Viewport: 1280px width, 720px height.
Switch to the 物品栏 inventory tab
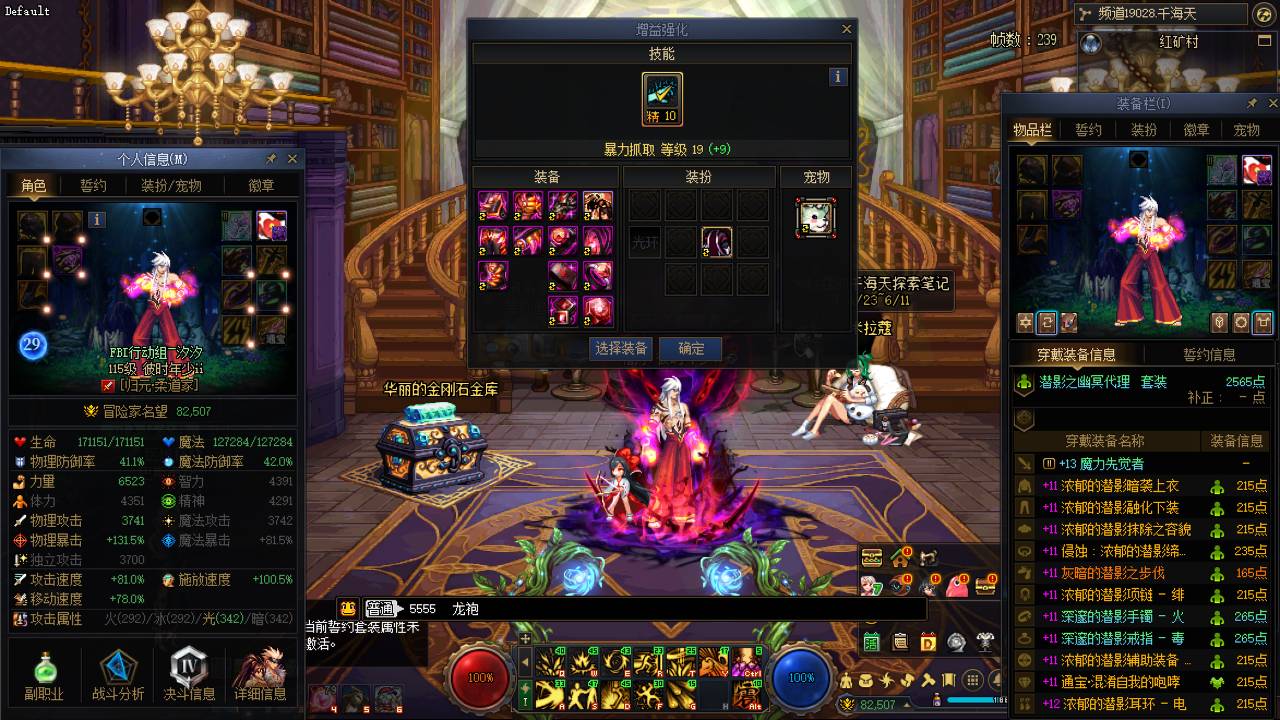(1032, 130)
